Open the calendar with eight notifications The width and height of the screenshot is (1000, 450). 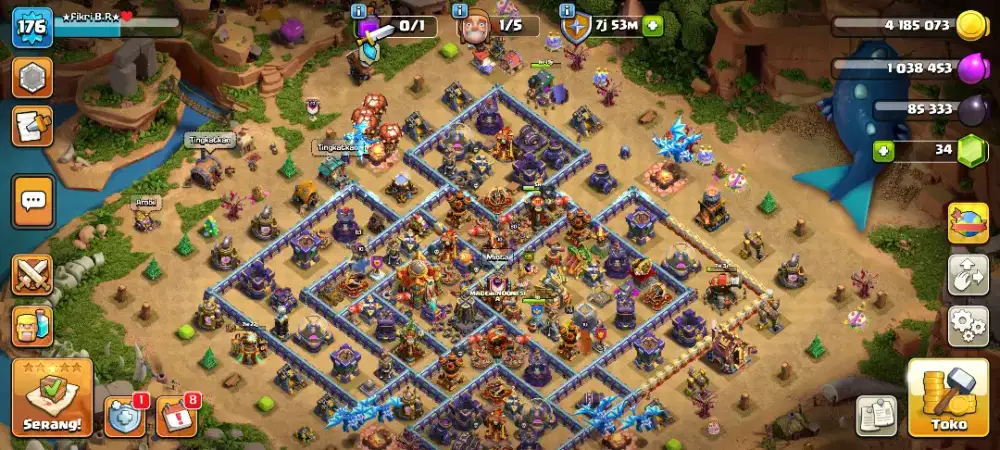point(176,415)
